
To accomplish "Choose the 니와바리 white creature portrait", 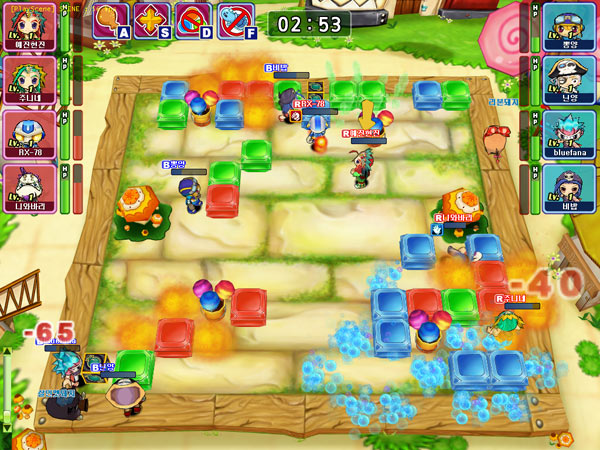I will click(x=29, y=184).
